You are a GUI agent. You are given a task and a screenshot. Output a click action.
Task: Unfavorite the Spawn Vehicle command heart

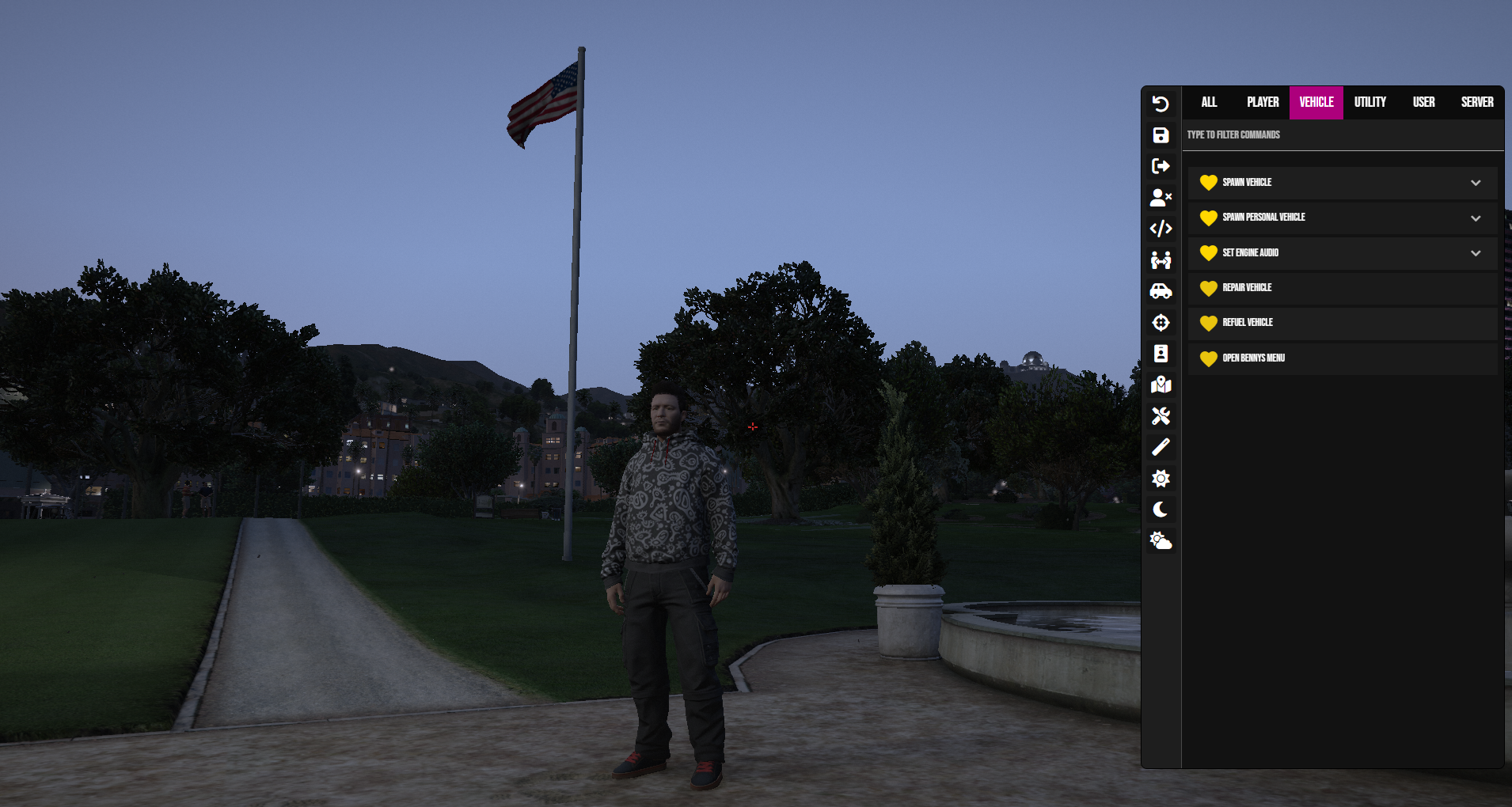pos(1209,183)
